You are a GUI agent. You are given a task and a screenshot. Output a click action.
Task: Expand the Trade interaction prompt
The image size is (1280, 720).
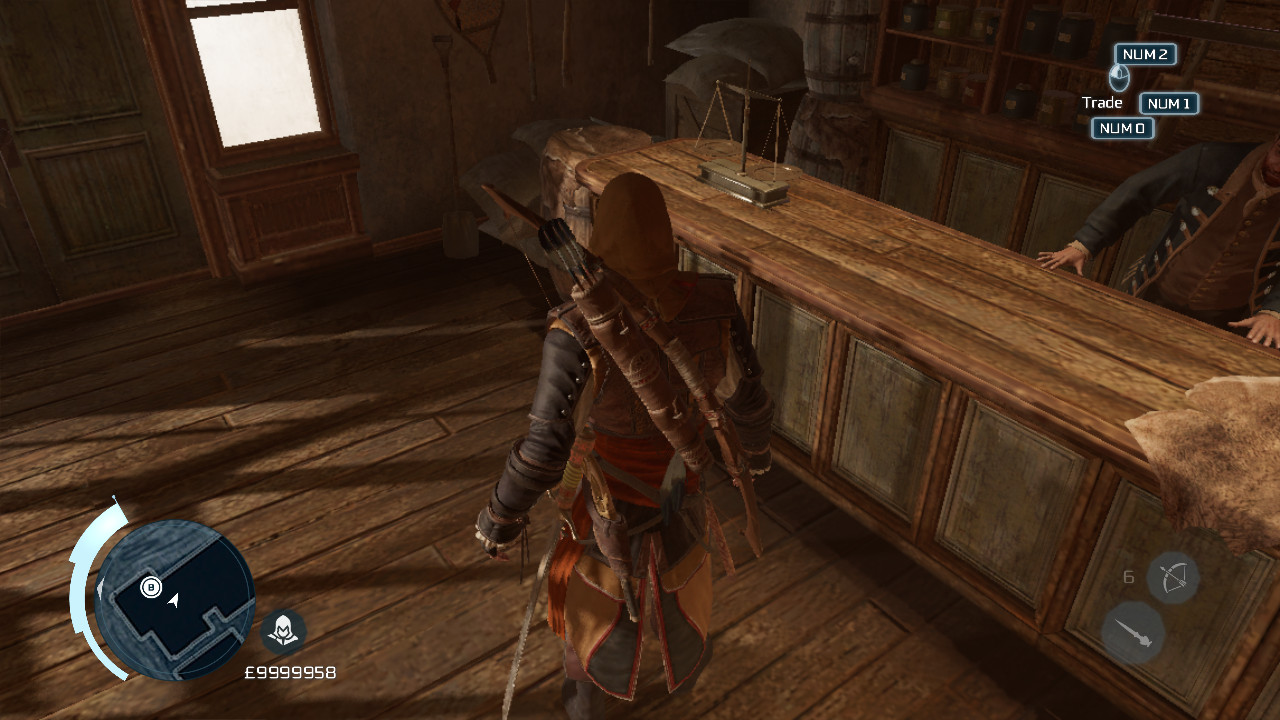click(x=1103, y=102)
